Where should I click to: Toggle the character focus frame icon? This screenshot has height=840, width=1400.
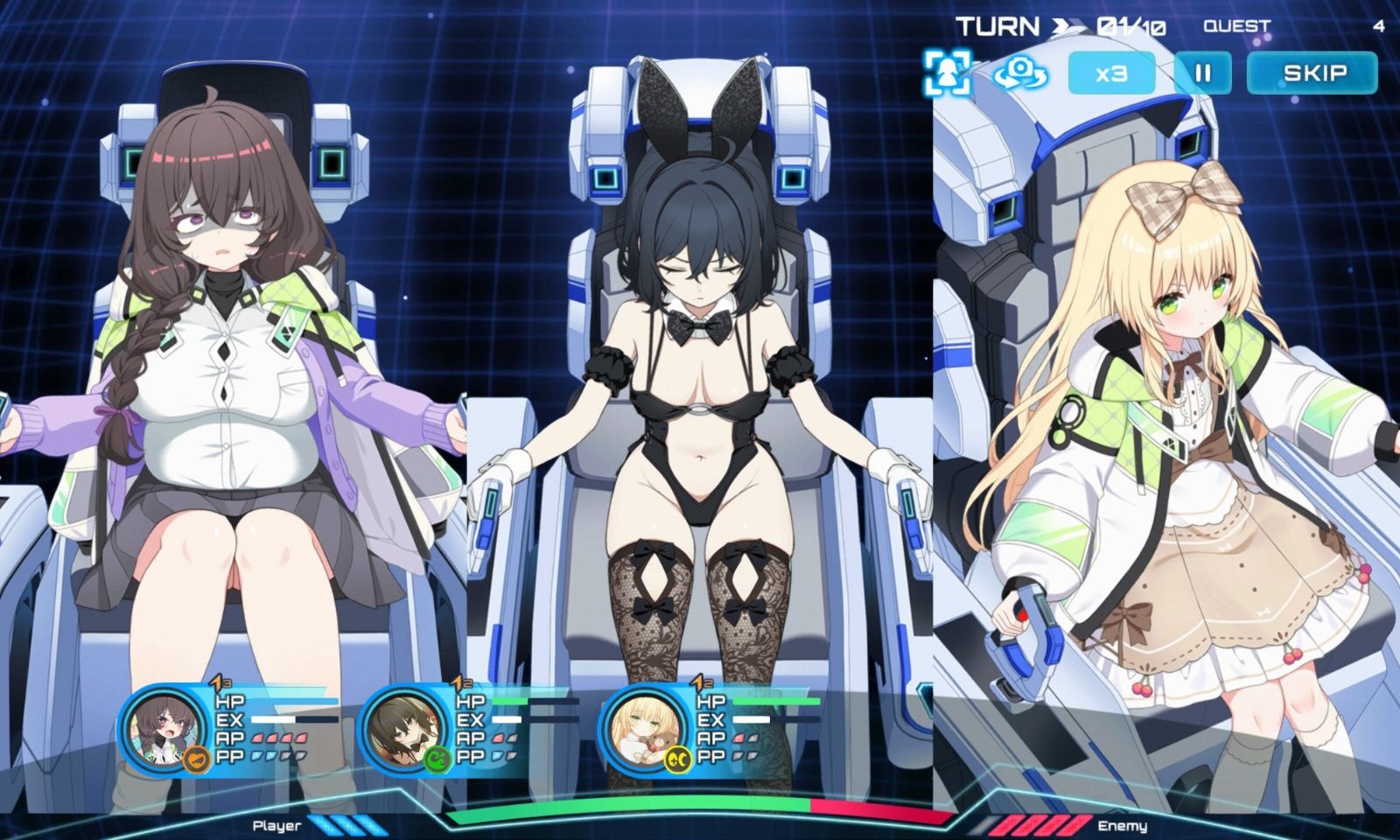tap(947, 72)
